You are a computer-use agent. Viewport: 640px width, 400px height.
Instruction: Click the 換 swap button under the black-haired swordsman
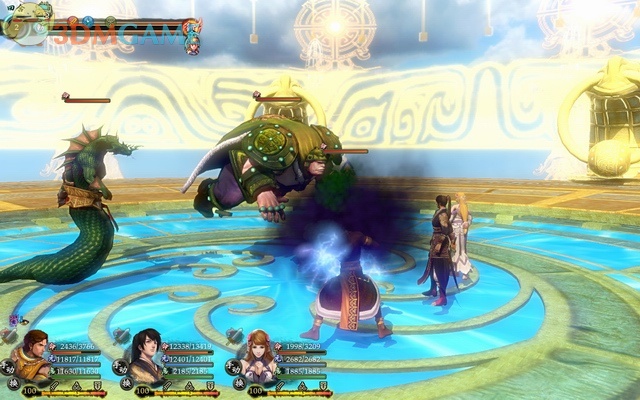coord(127,383)
